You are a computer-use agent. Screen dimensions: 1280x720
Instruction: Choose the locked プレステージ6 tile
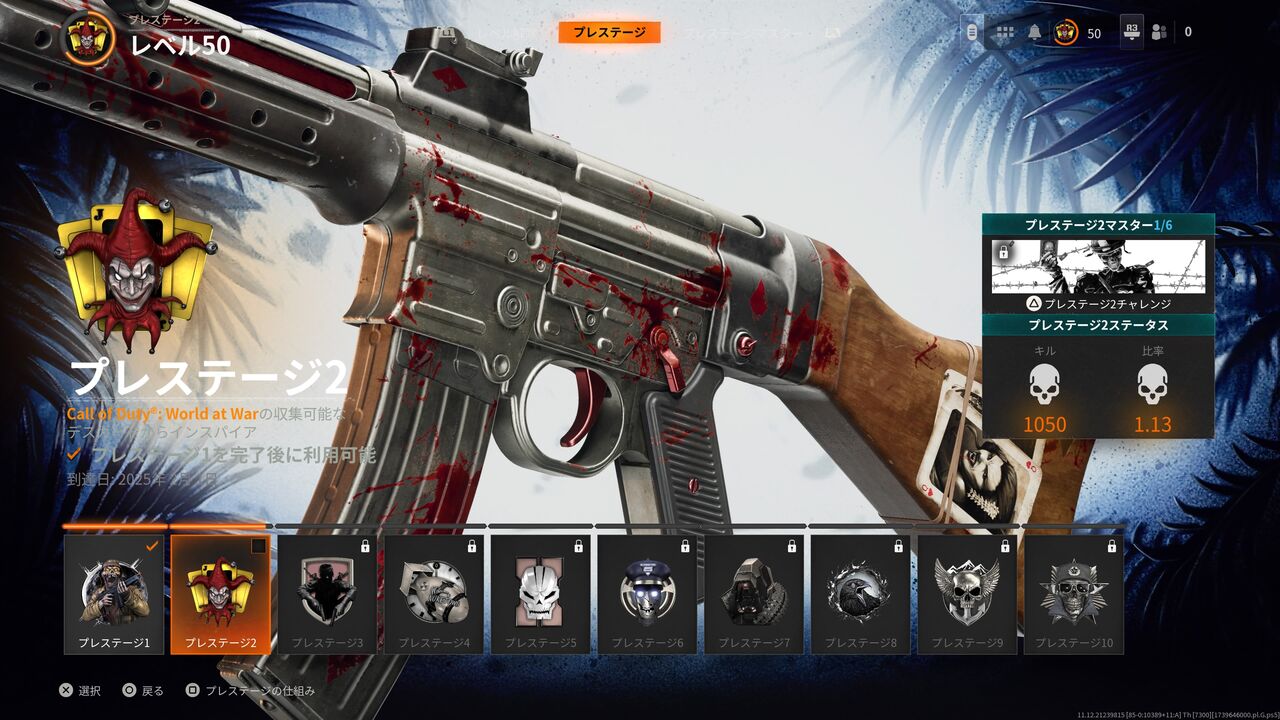647,594
